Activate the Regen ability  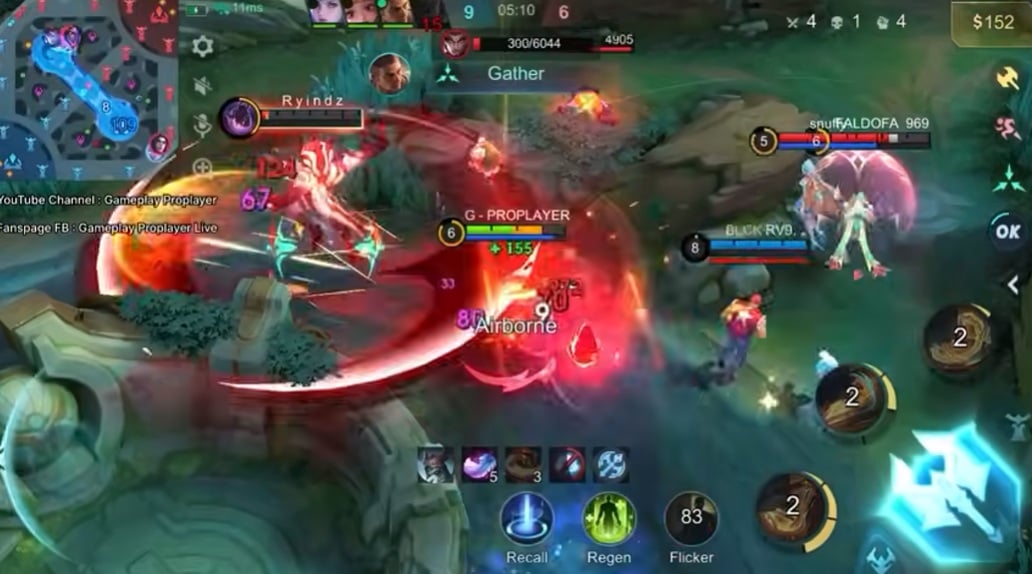pyautogui.click(x=609, y=520)
